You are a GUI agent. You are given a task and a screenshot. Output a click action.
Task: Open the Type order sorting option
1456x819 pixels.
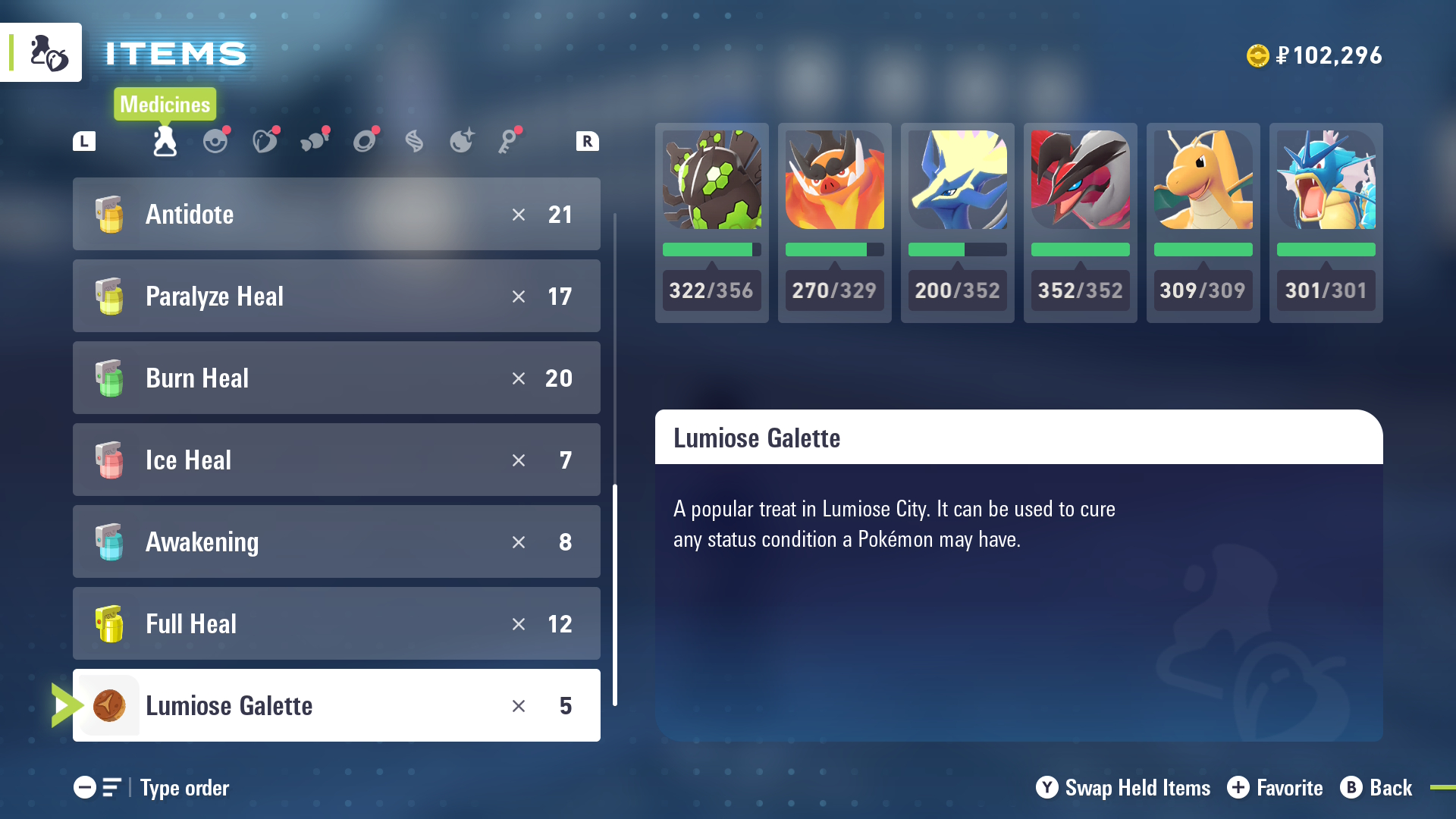tap(184, 788)
